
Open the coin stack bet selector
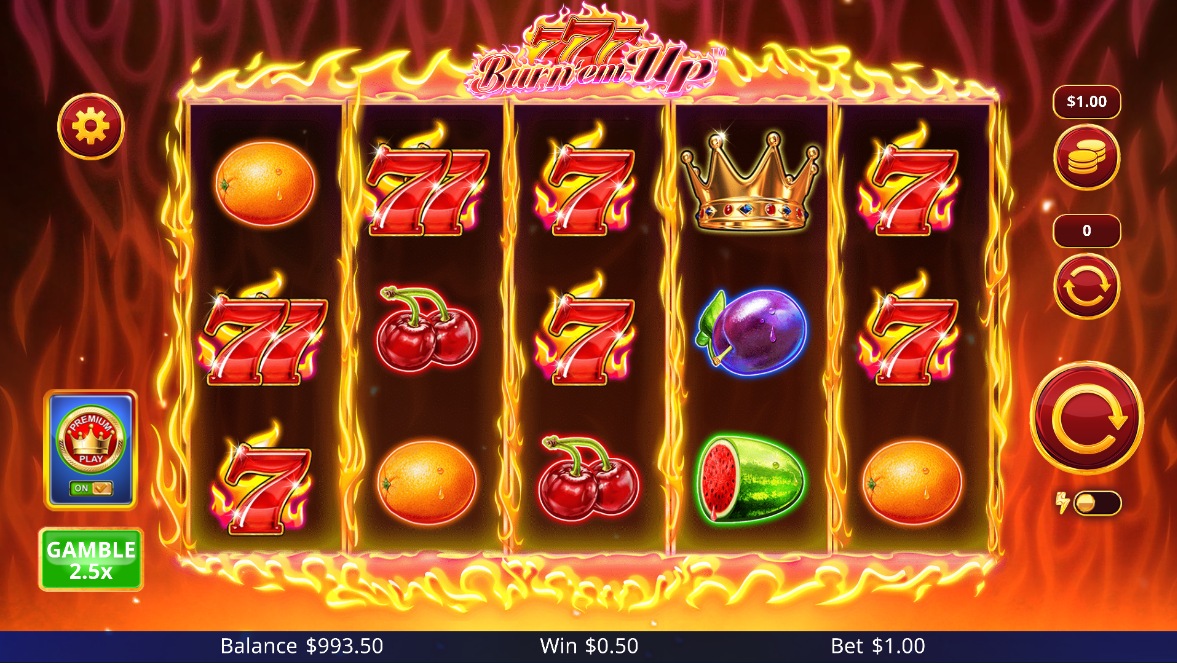point(1086,158)
